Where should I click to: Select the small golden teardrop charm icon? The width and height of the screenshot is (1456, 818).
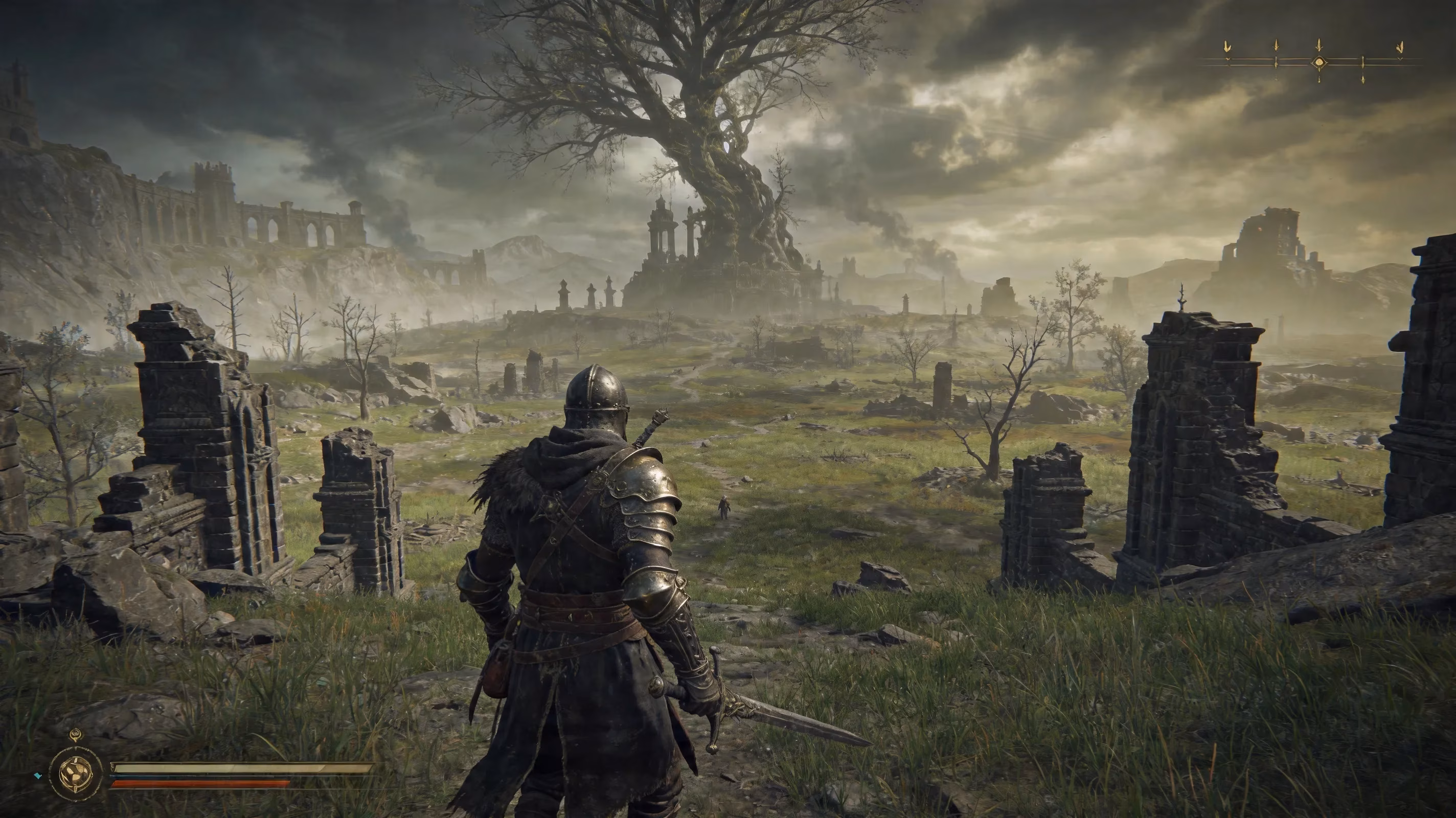pyautogui.click(x=76, y=736)
